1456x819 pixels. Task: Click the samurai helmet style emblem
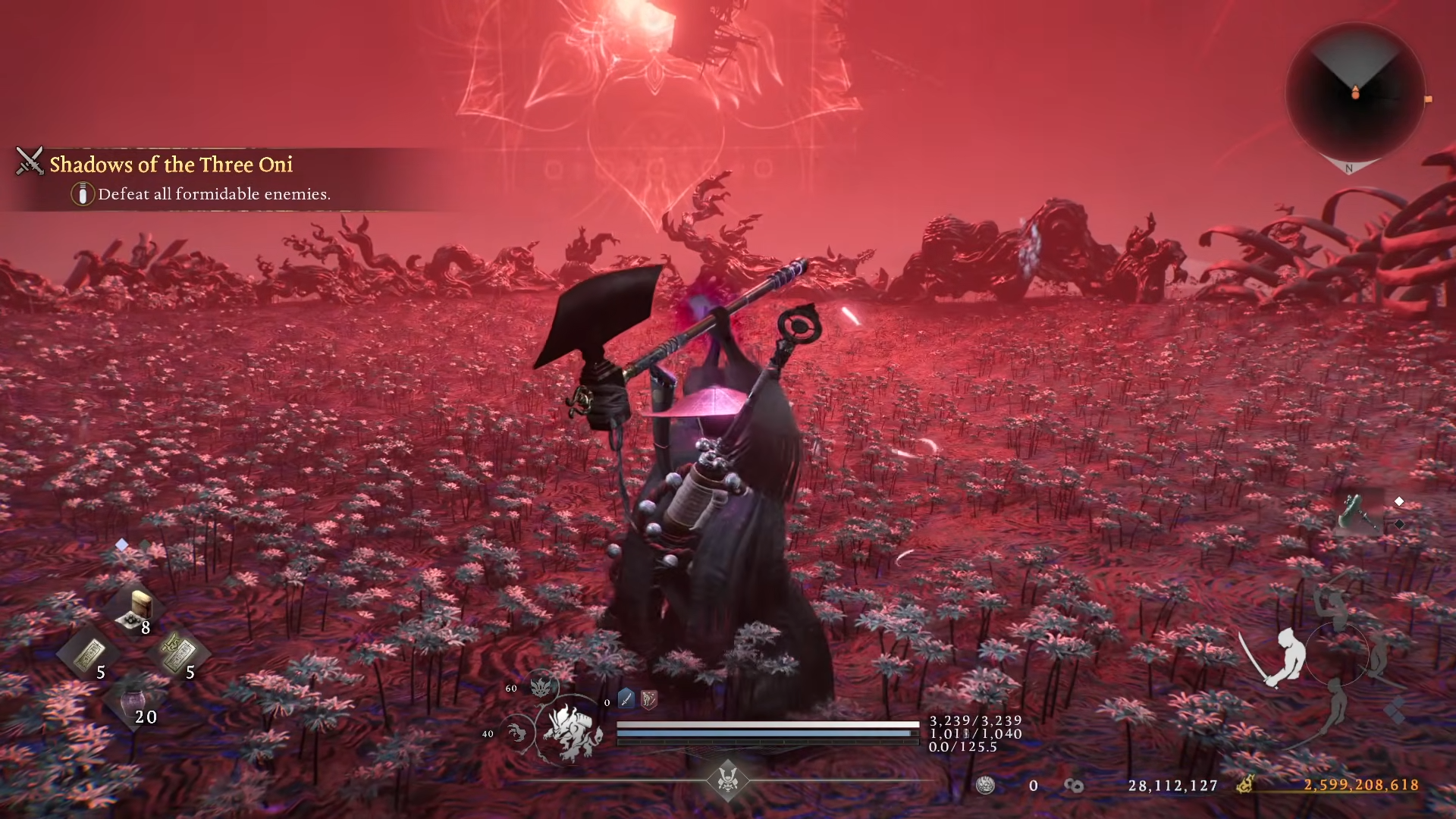[x=727, y=781]
